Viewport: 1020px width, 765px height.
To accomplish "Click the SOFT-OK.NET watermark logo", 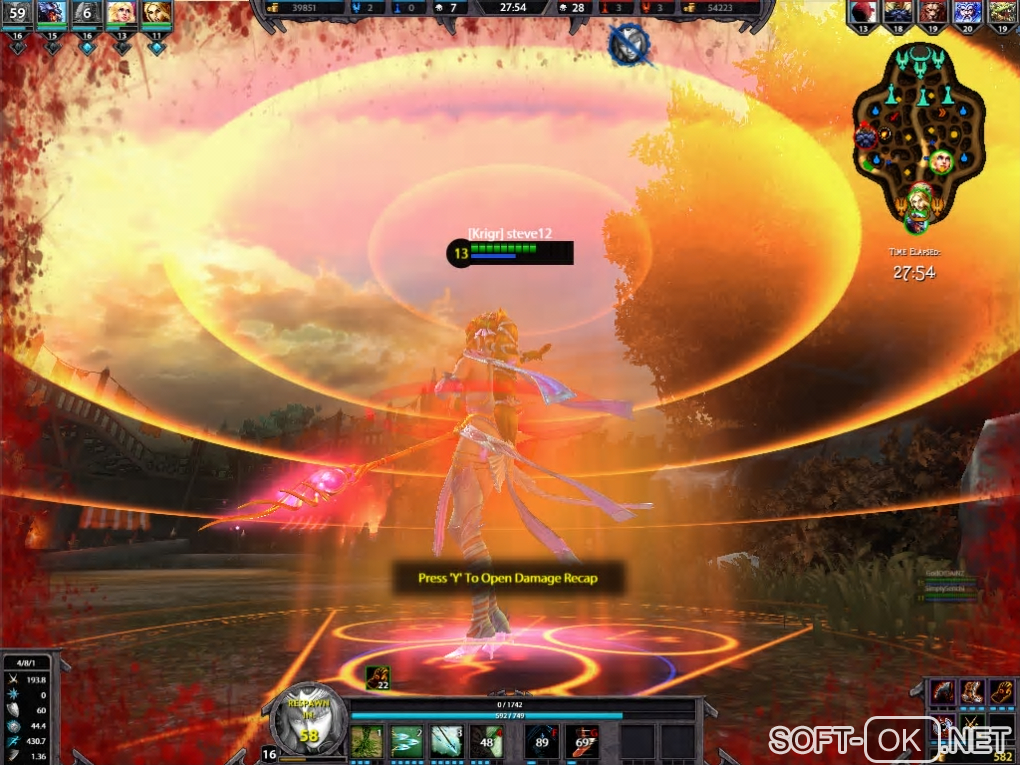I will [x=890, y=740].
